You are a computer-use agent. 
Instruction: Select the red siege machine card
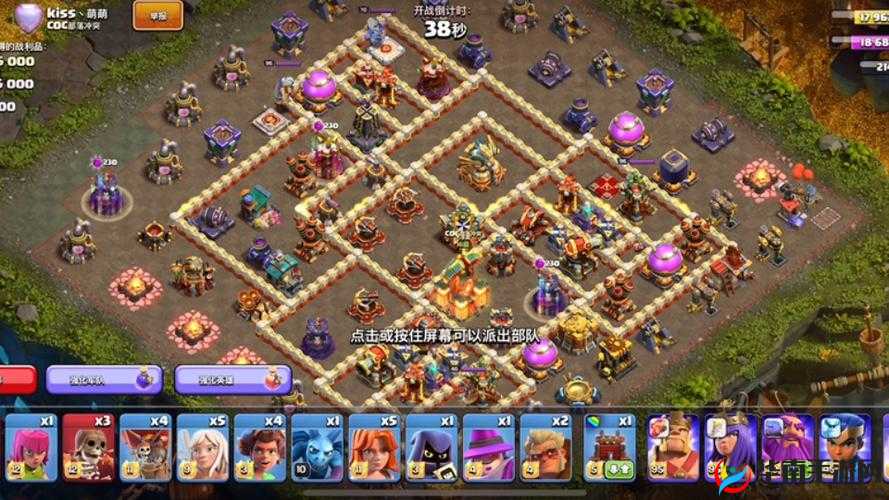click(x=608, y=447)
